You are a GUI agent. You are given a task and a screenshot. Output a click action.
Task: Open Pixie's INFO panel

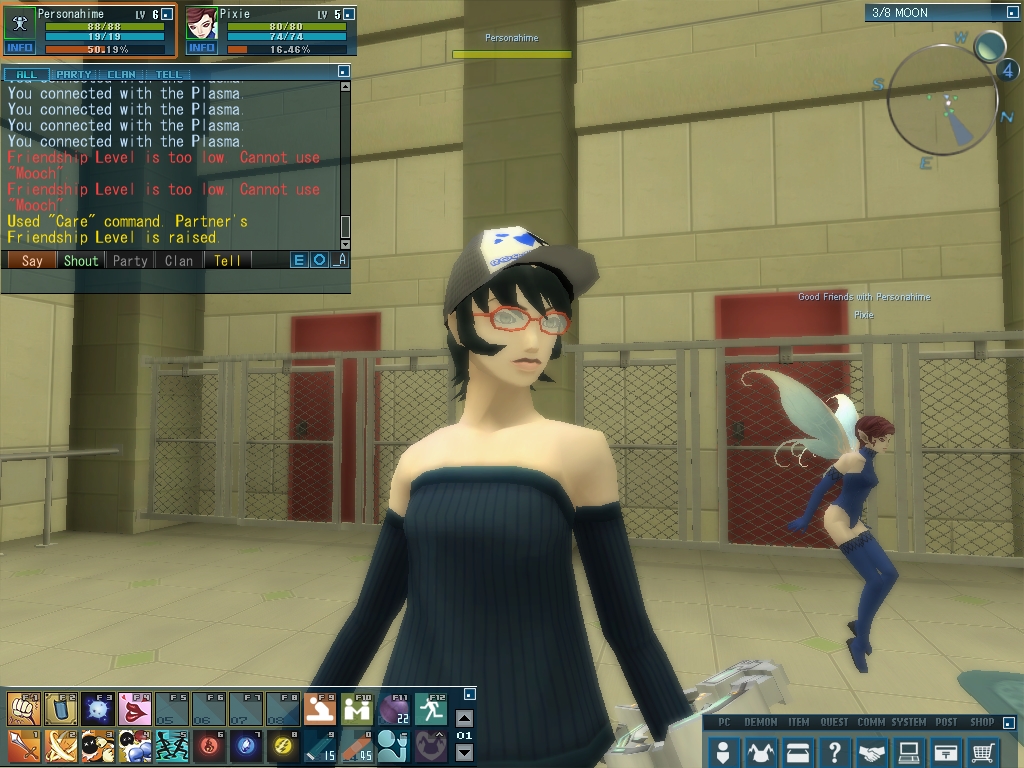202,48
